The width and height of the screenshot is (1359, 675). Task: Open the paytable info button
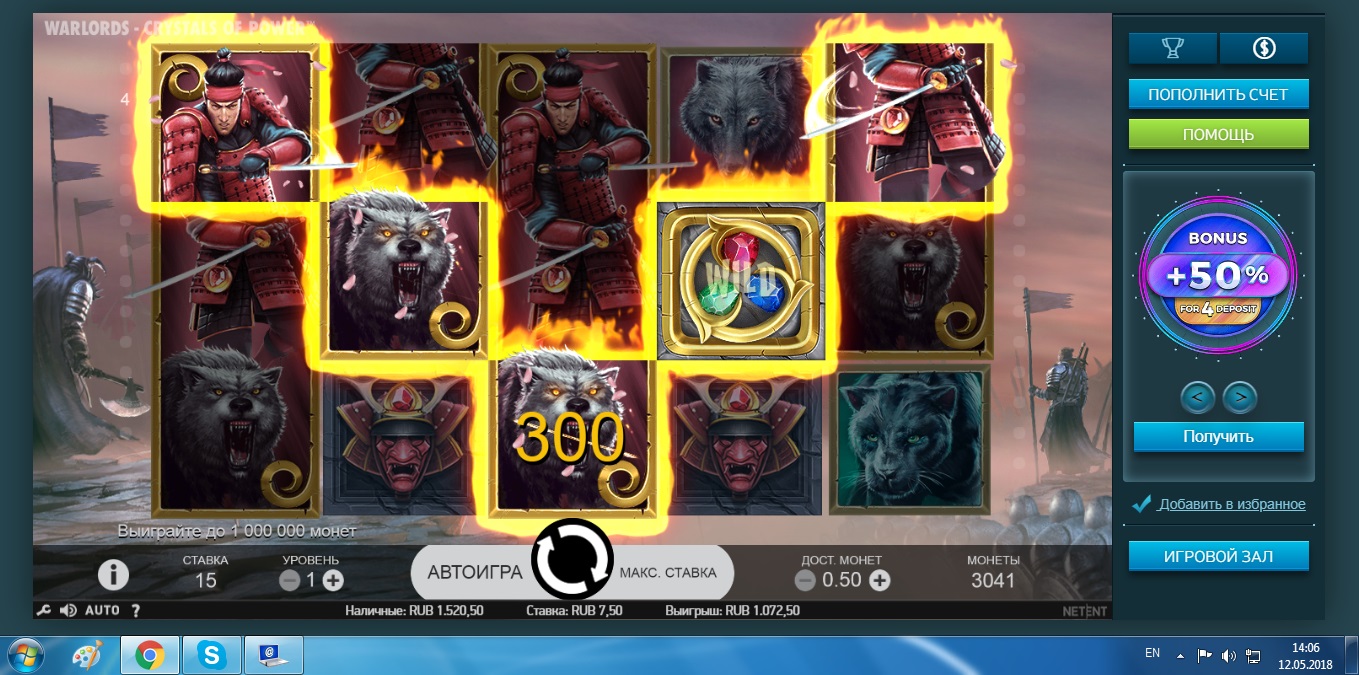coord(113,574)
